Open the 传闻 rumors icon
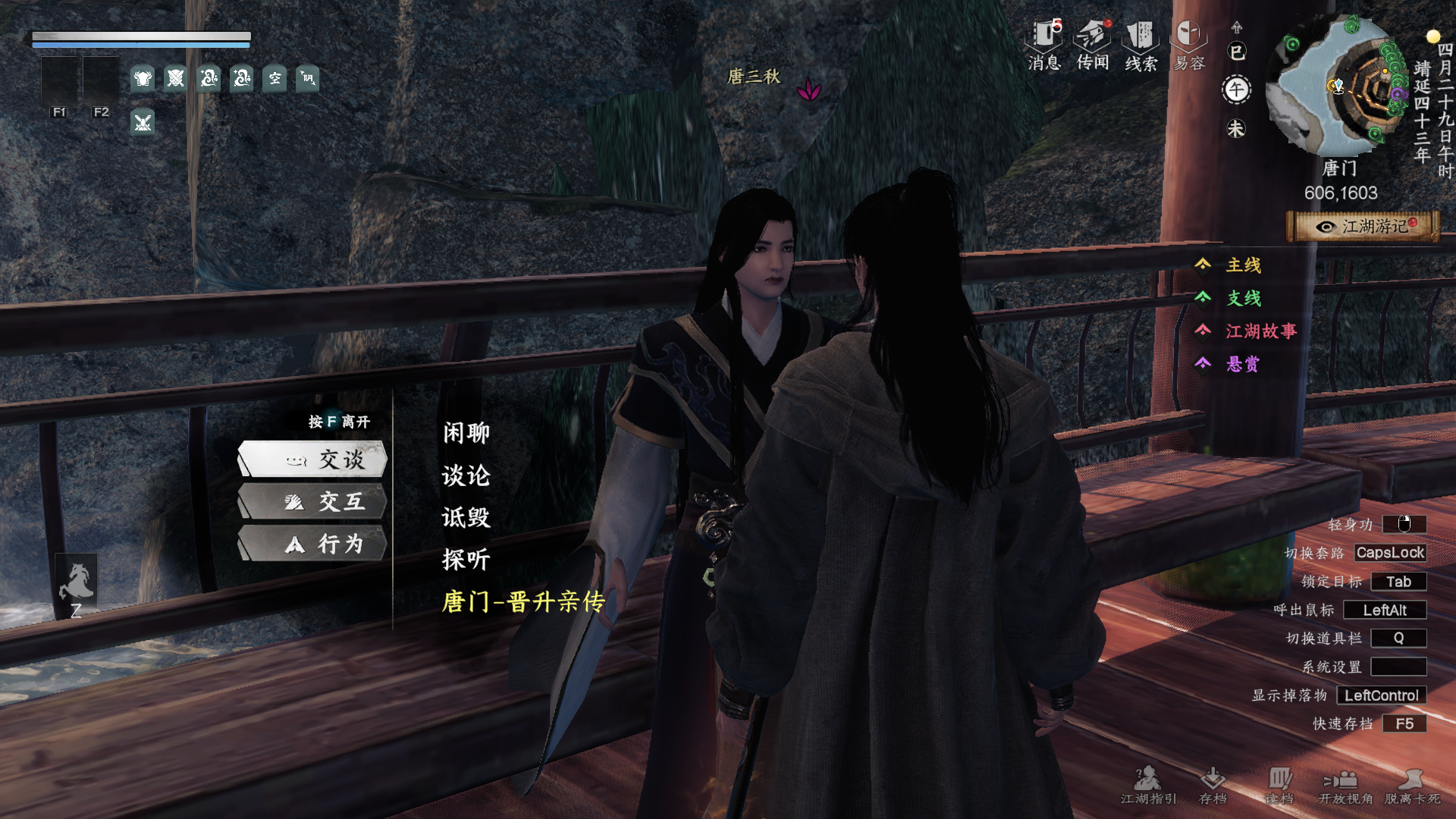Viewport: 1456px width, 819px height. [1093, 45]
